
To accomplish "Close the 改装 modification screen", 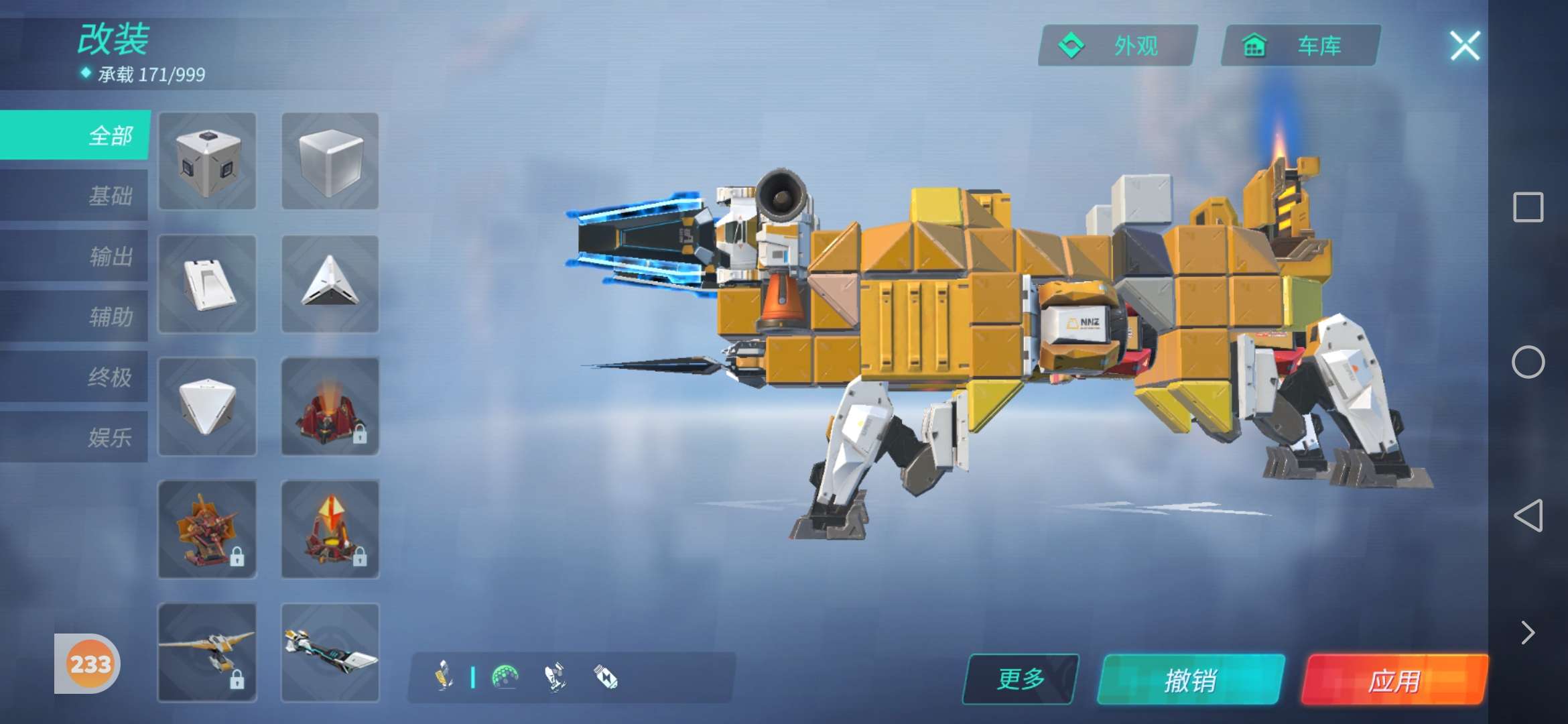I will coord(1465,46).
